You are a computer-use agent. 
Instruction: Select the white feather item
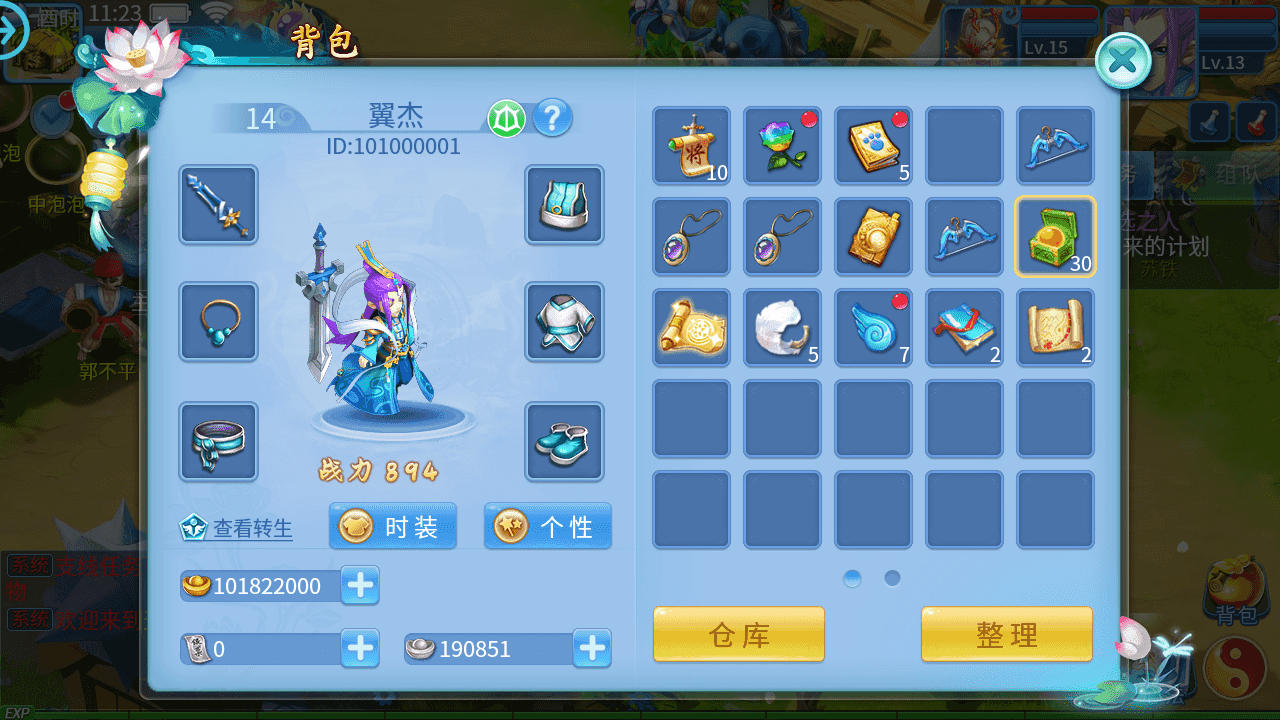[782, 328]
